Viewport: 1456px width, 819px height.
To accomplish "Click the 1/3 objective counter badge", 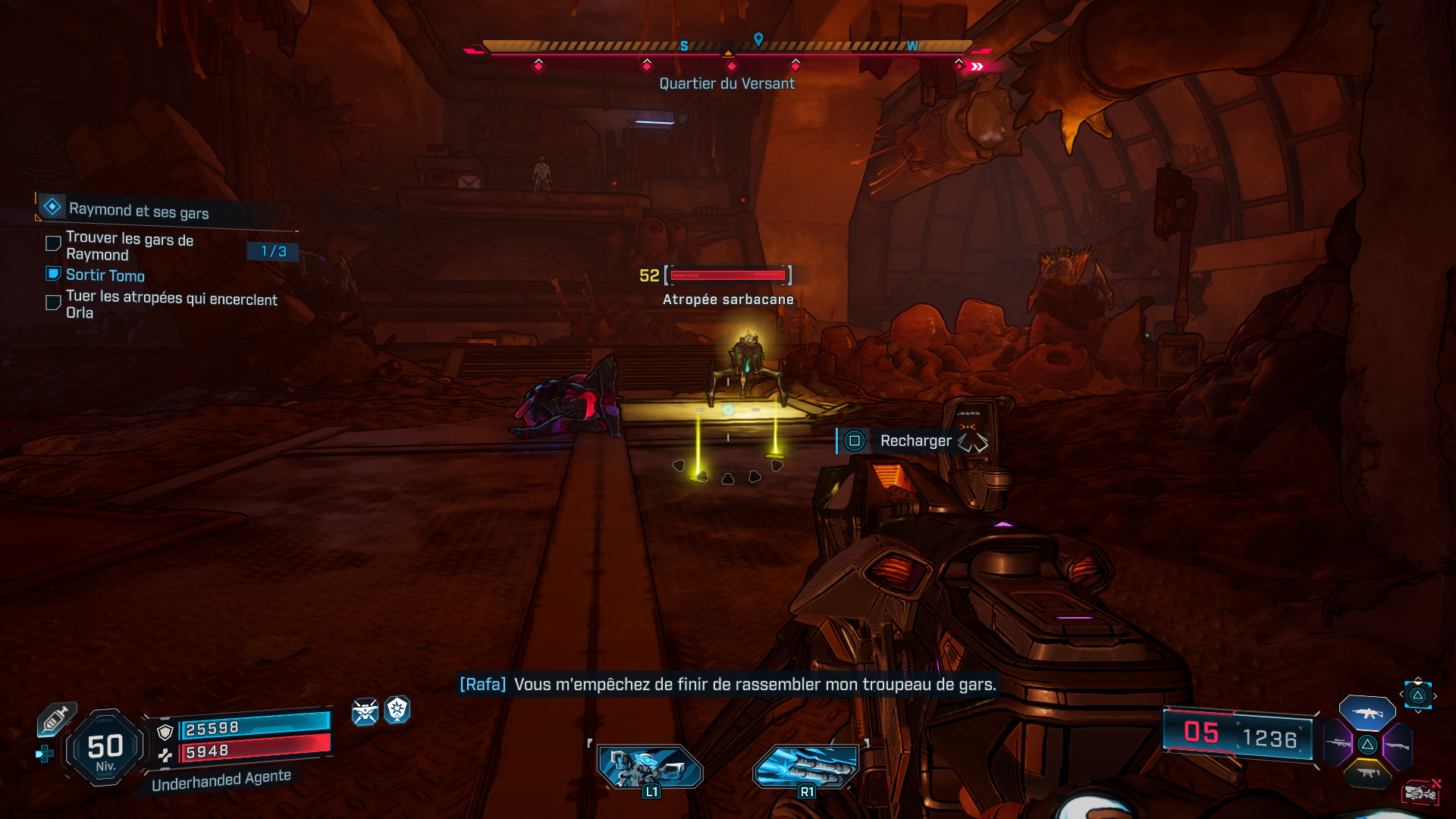I will tap(271, 252).
